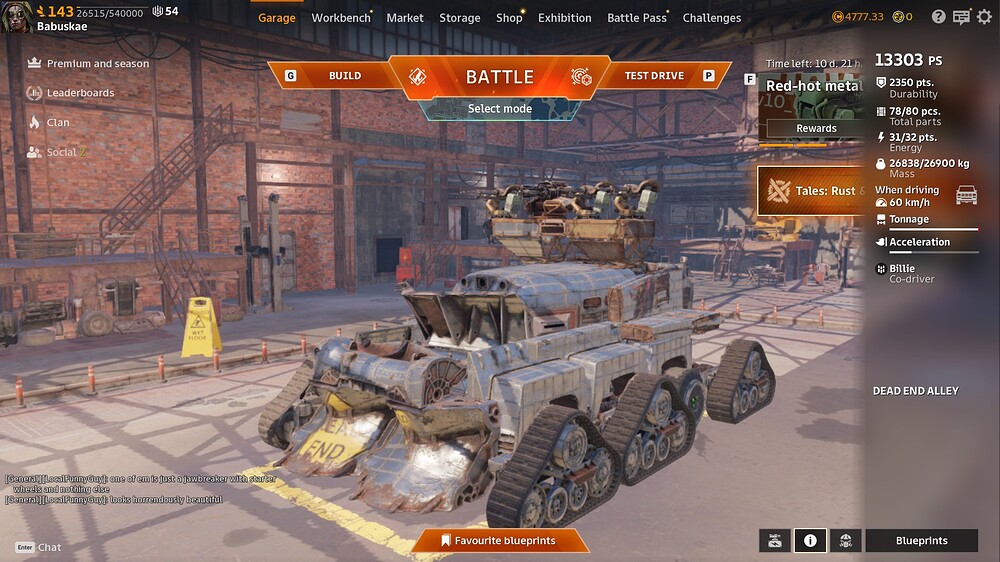This screenshot has width=1000, height=562.
Task: Open the Clan menu
Action: click(x=58, y=123)
